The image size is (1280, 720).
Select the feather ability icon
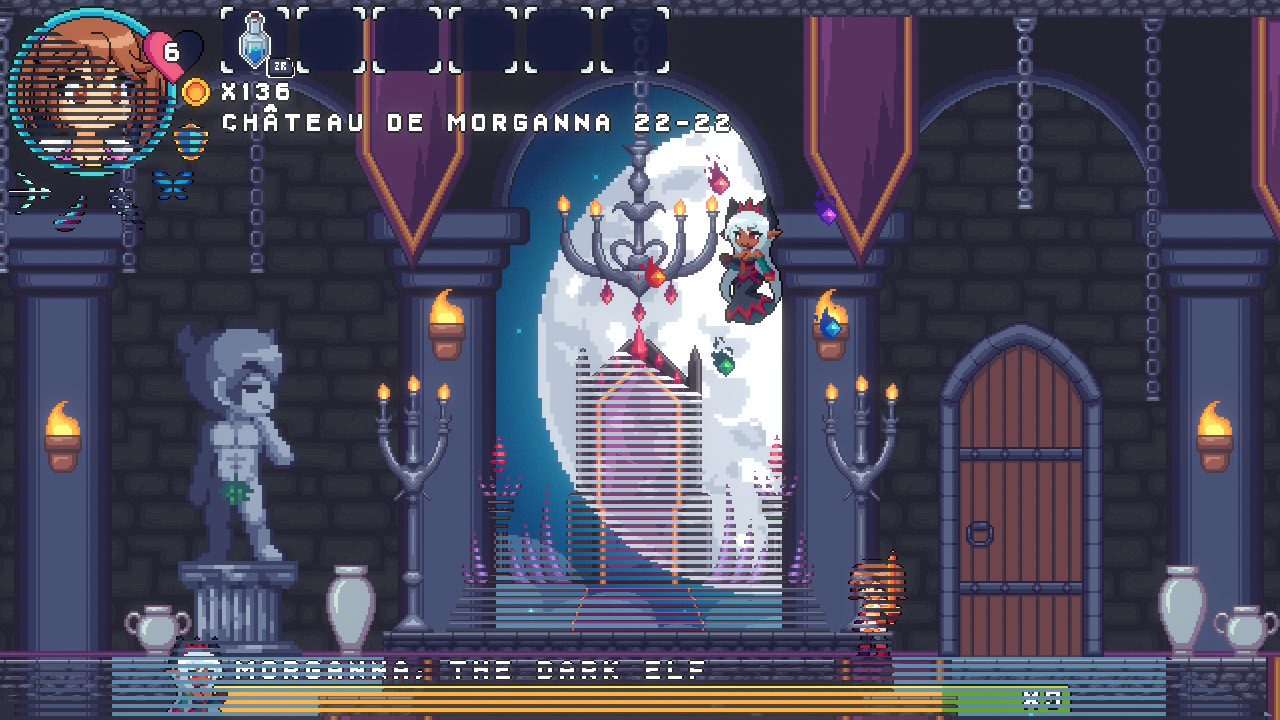pyautogui.click(x=72, y=211)
